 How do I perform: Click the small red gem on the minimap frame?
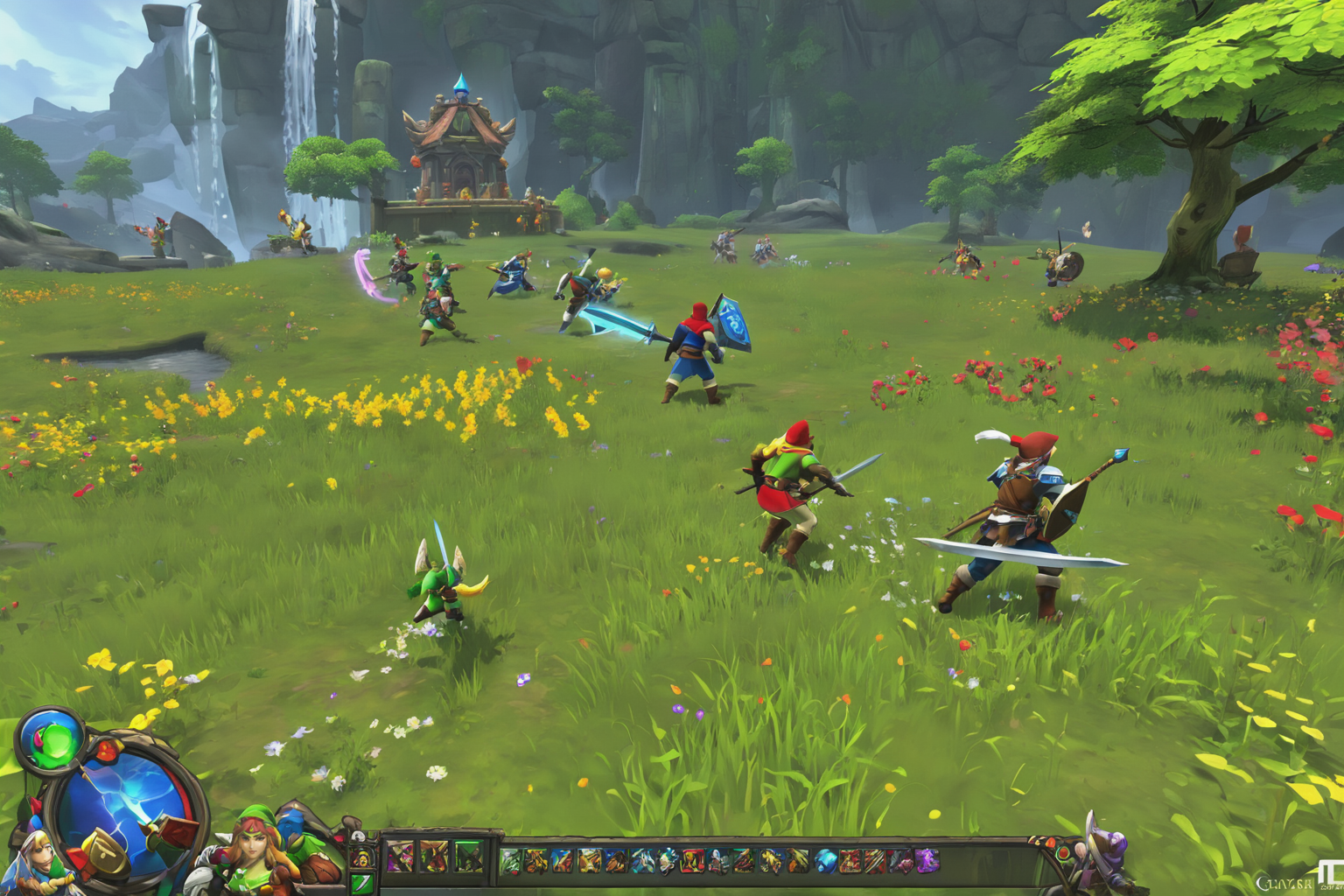tap(107, 750)
